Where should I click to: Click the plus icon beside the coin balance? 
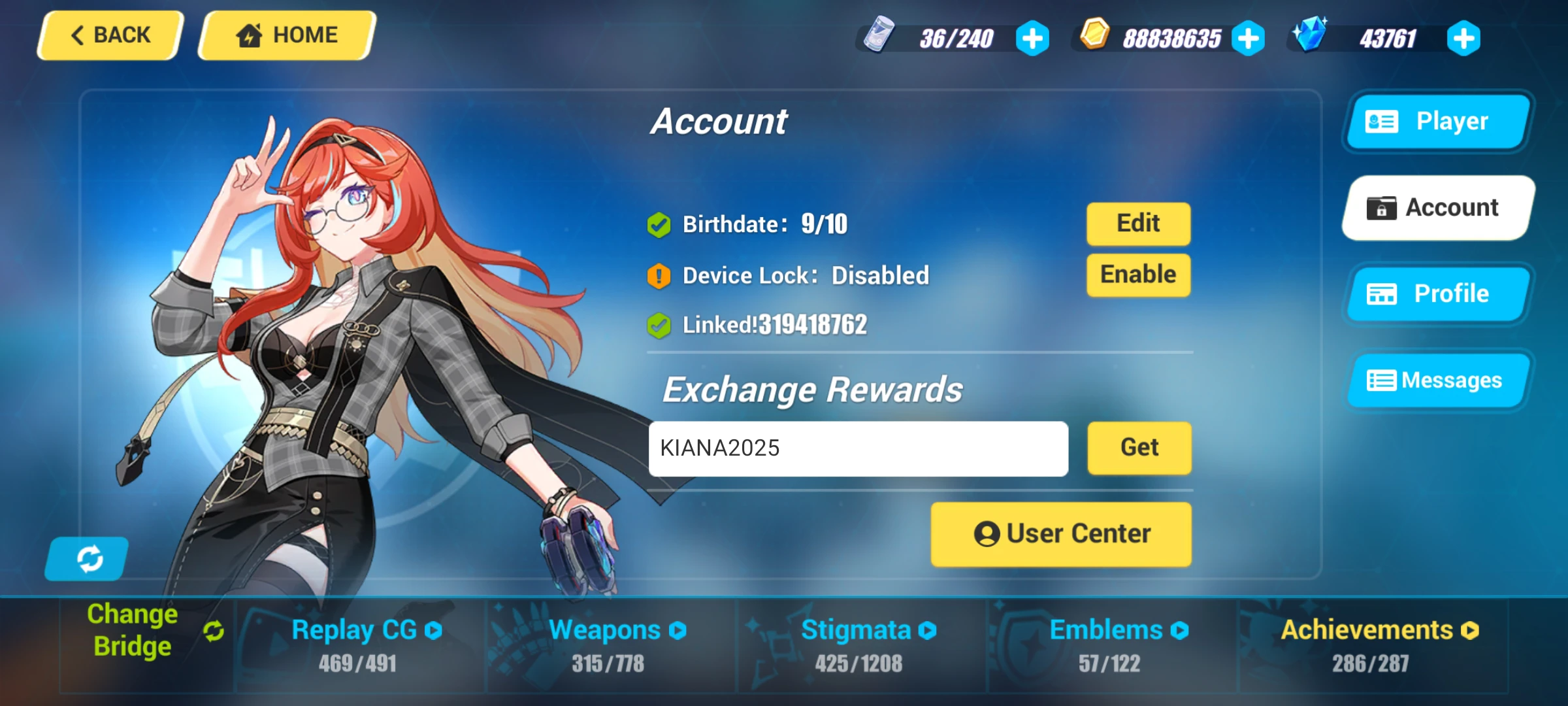click(1248, 38)
